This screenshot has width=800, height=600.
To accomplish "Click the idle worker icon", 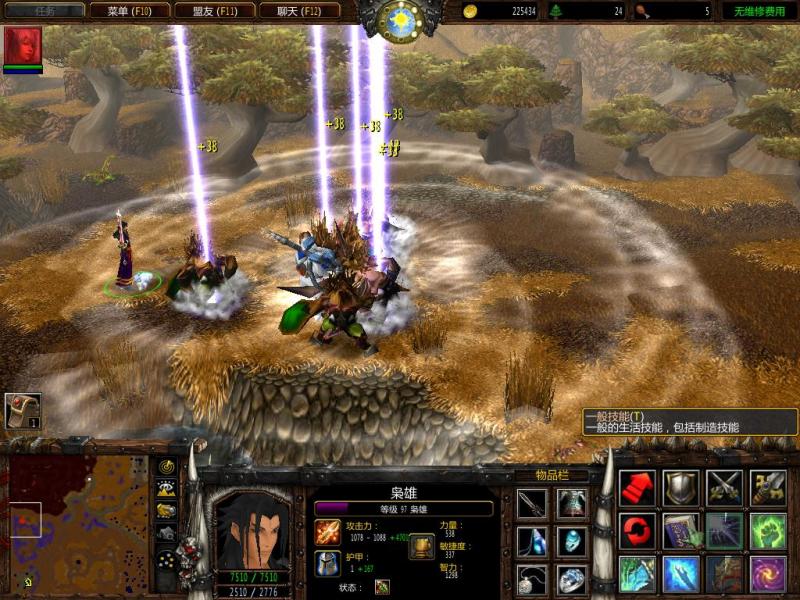I will (22, 411).
